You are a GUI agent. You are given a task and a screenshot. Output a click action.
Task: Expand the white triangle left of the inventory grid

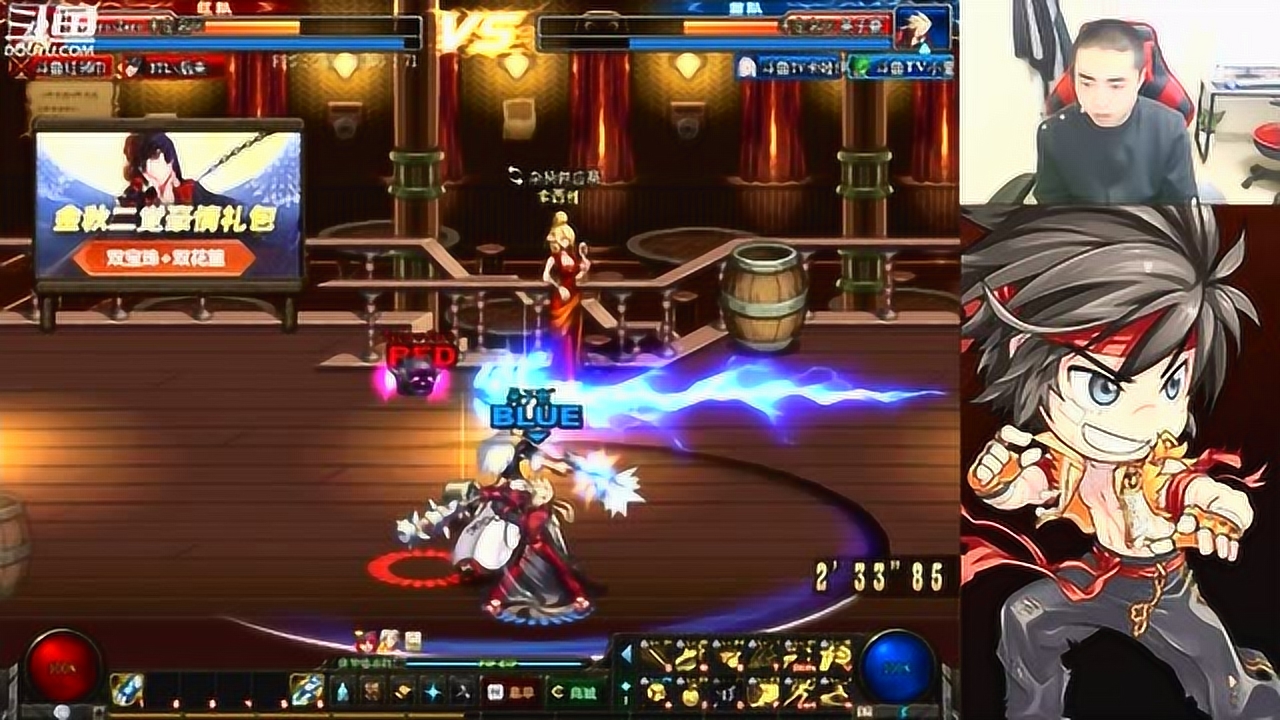tap(626, 653)
